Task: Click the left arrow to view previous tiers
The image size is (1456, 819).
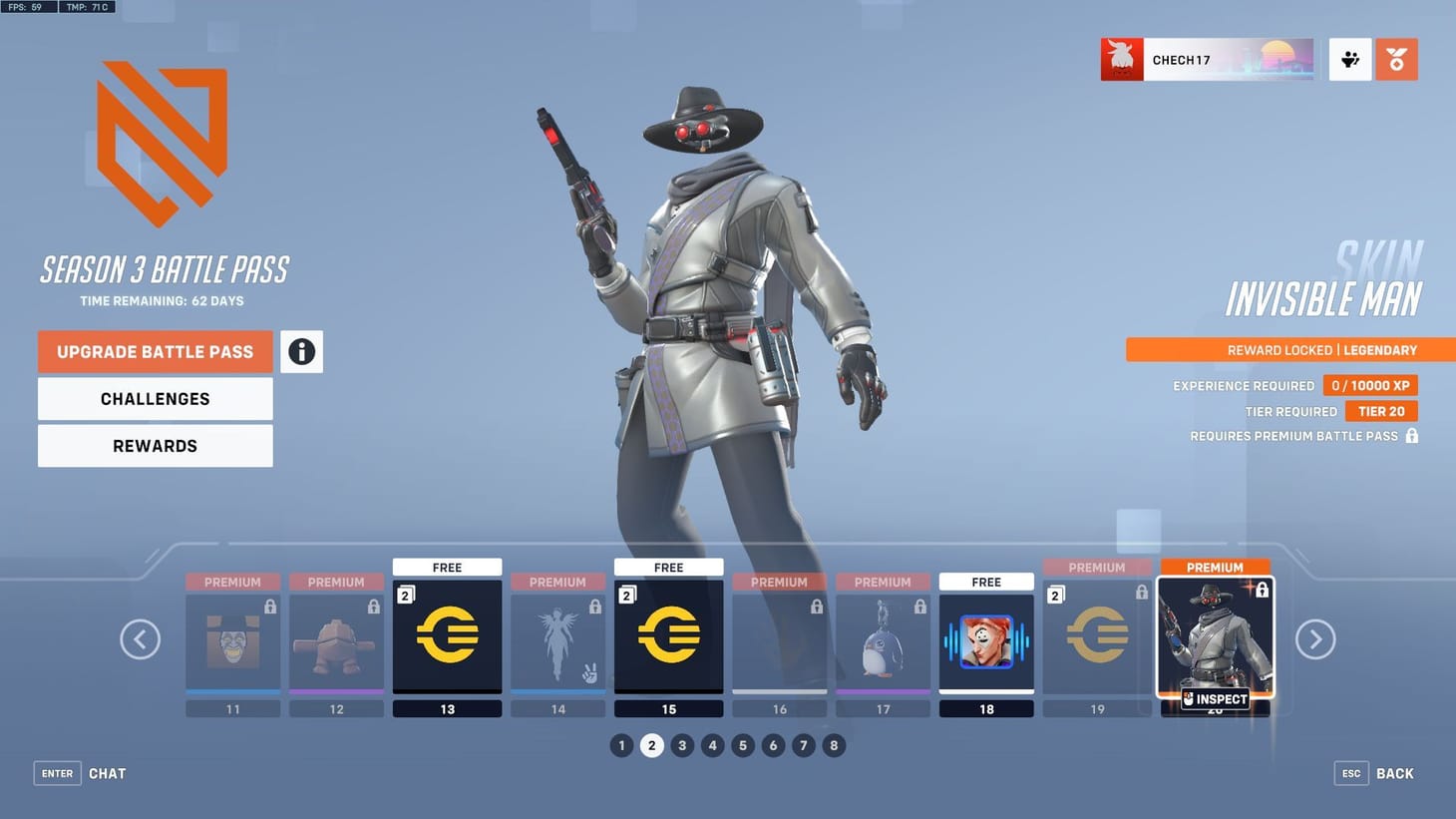Action: [140, 638]
